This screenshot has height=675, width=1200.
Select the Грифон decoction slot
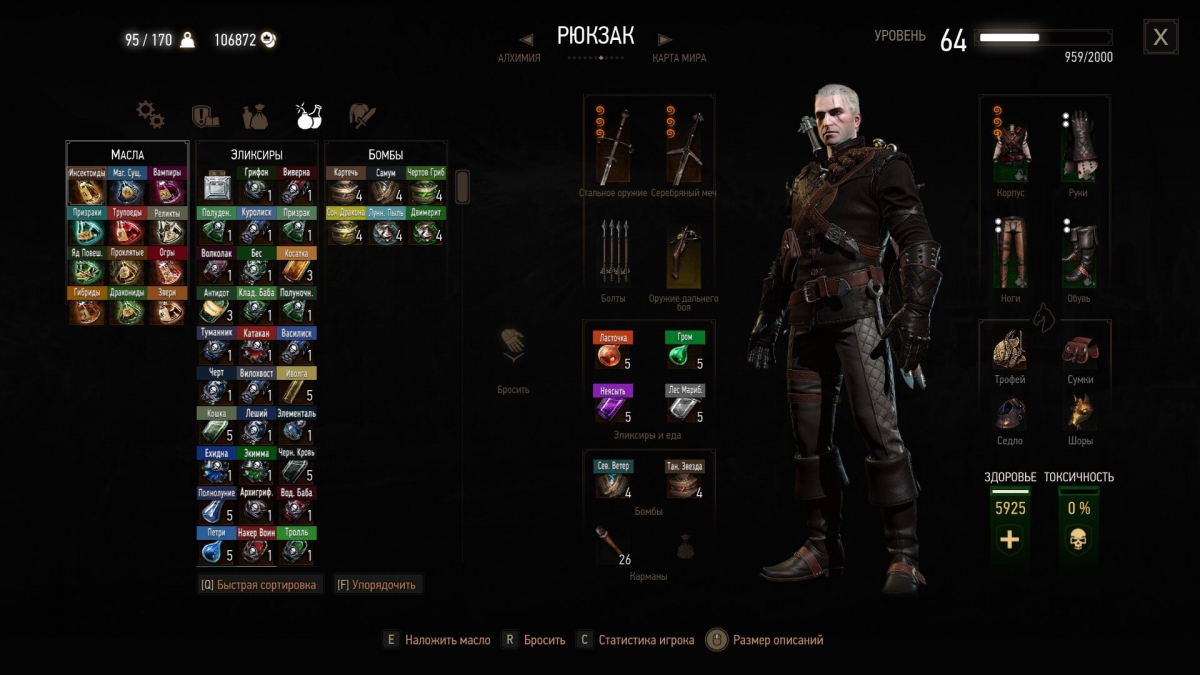[x=257, y=186]
